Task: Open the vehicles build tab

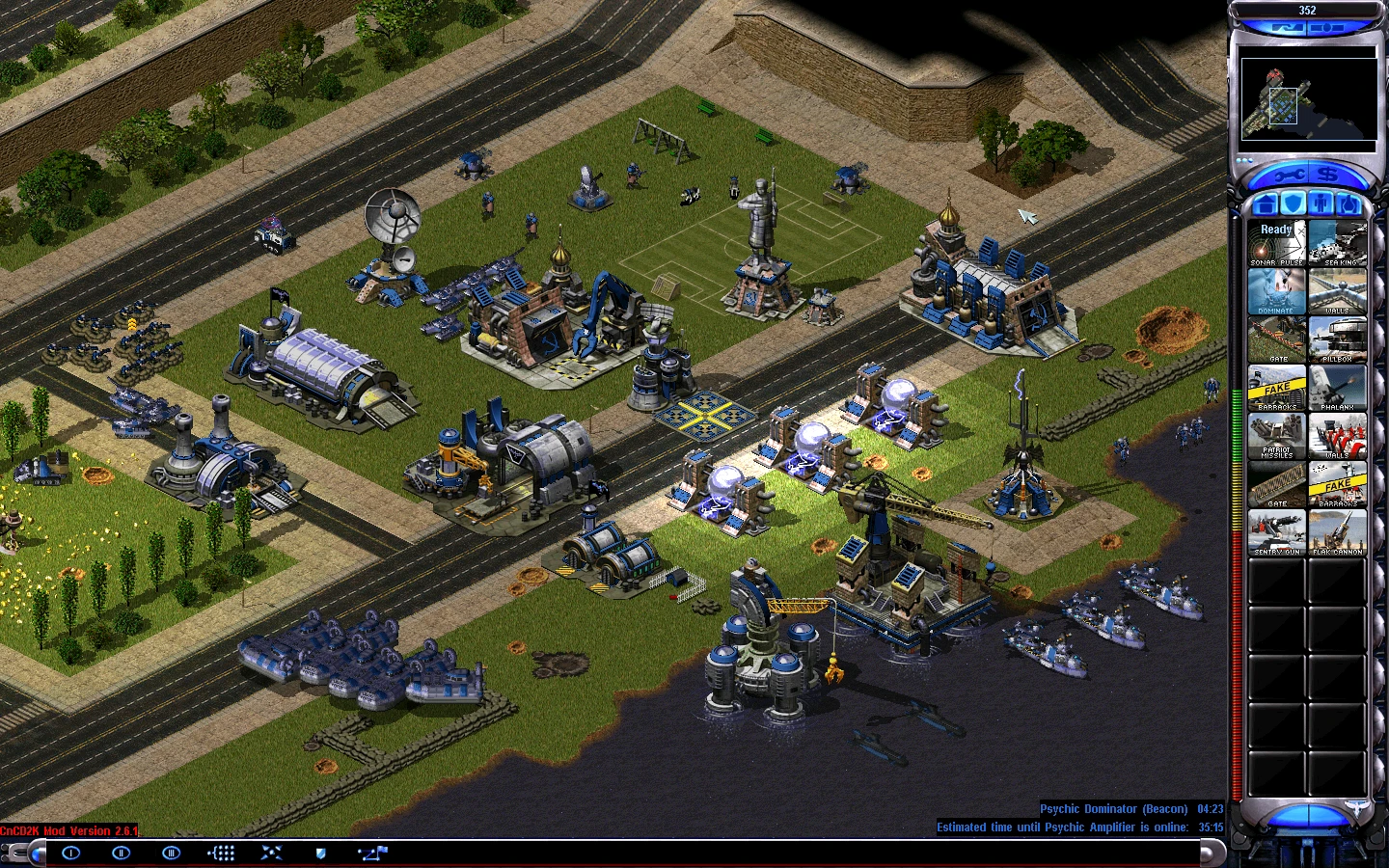Action: pyautogui.click(x=1348, y=203)
